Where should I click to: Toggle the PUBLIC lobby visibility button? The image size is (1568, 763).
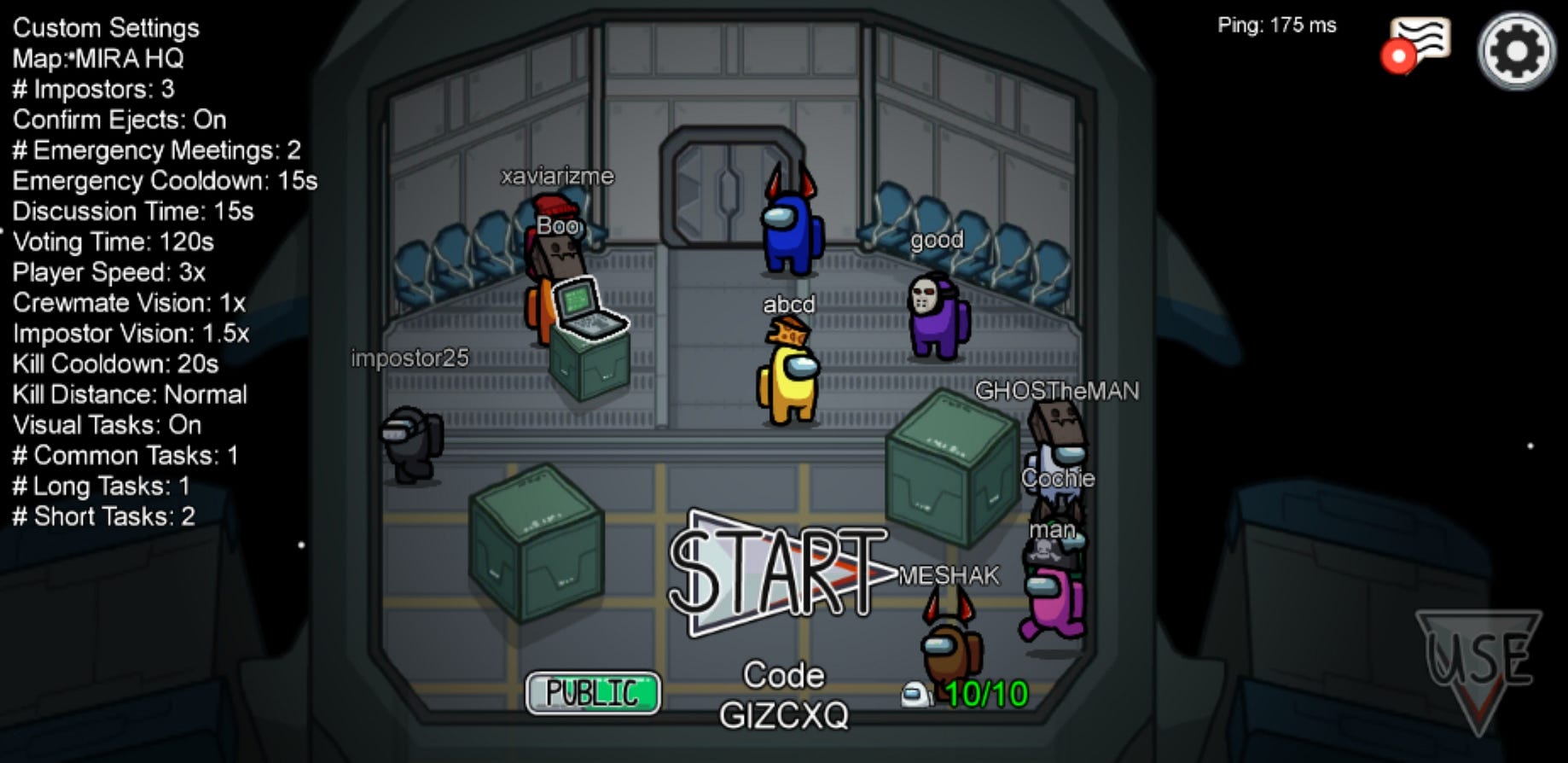click(x=593, y=692)
